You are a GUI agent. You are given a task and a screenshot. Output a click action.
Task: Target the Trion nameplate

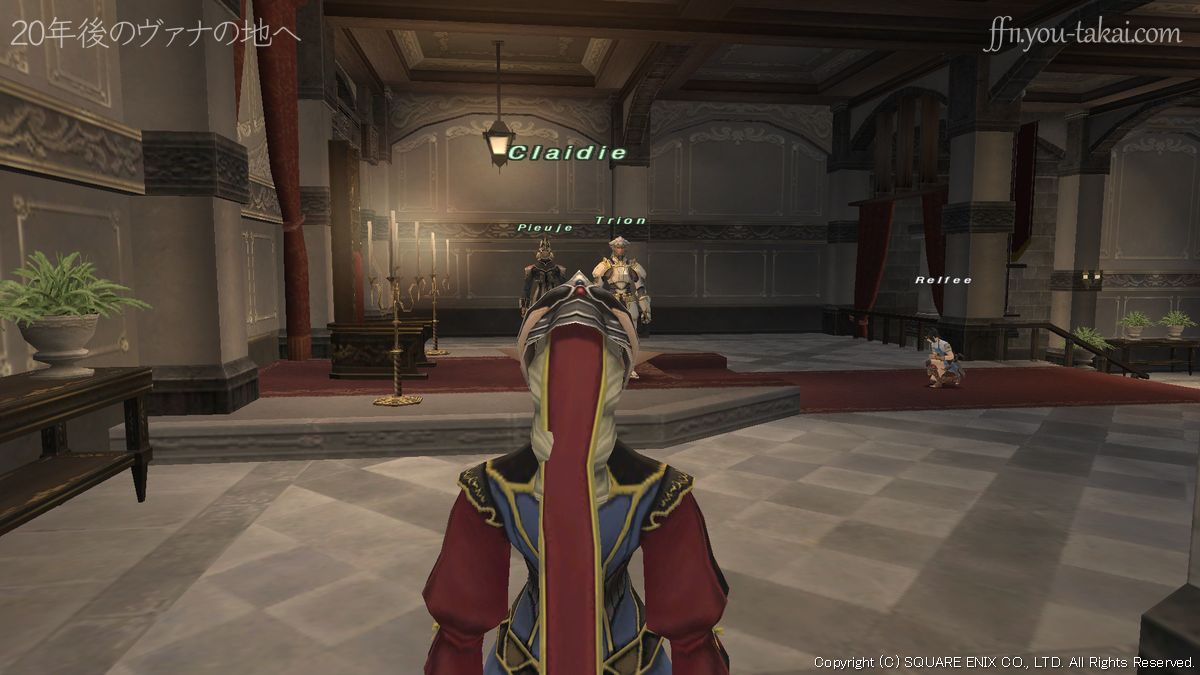pyautogui.click(x=620, y=220)
